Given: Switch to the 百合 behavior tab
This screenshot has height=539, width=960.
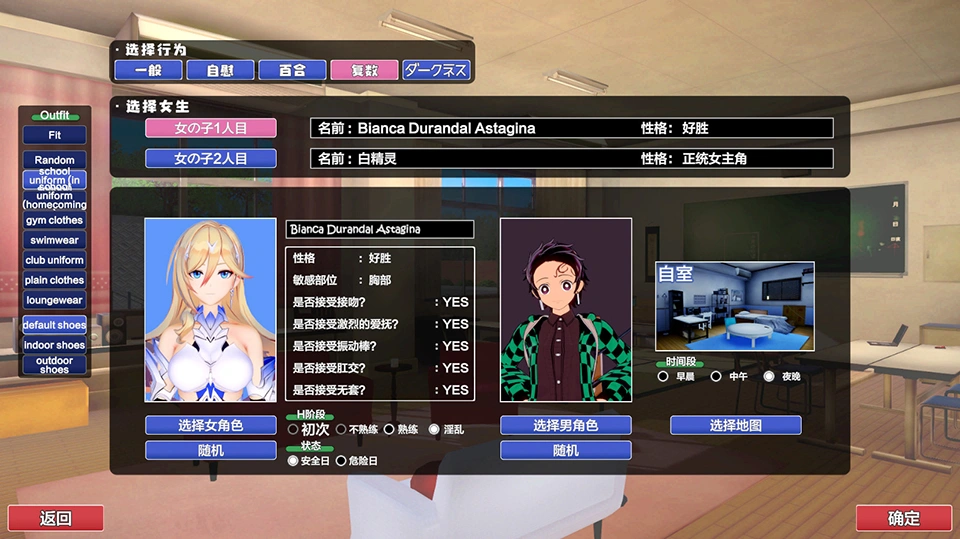Looking at the screenshot, I should pos(292,71).
